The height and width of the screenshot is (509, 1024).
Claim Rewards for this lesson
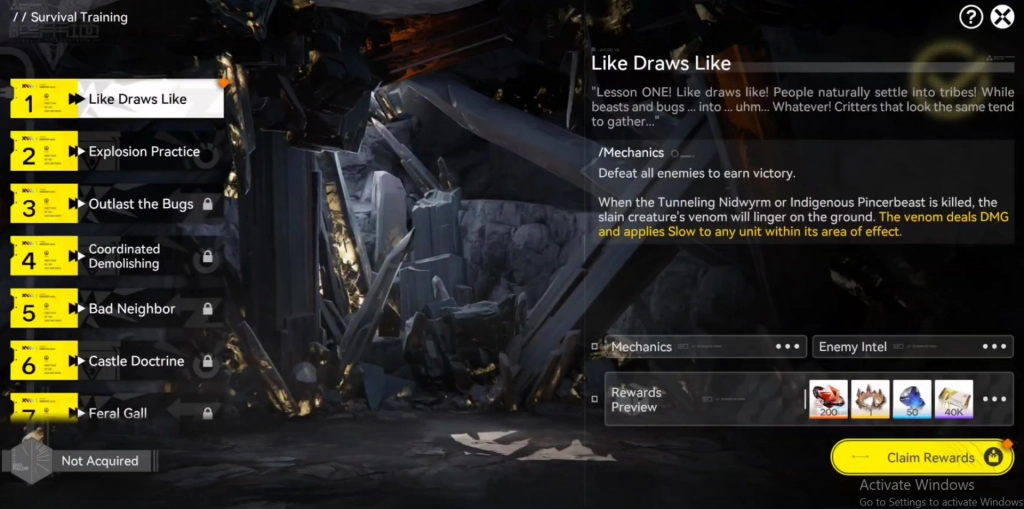tap(921, 458)
